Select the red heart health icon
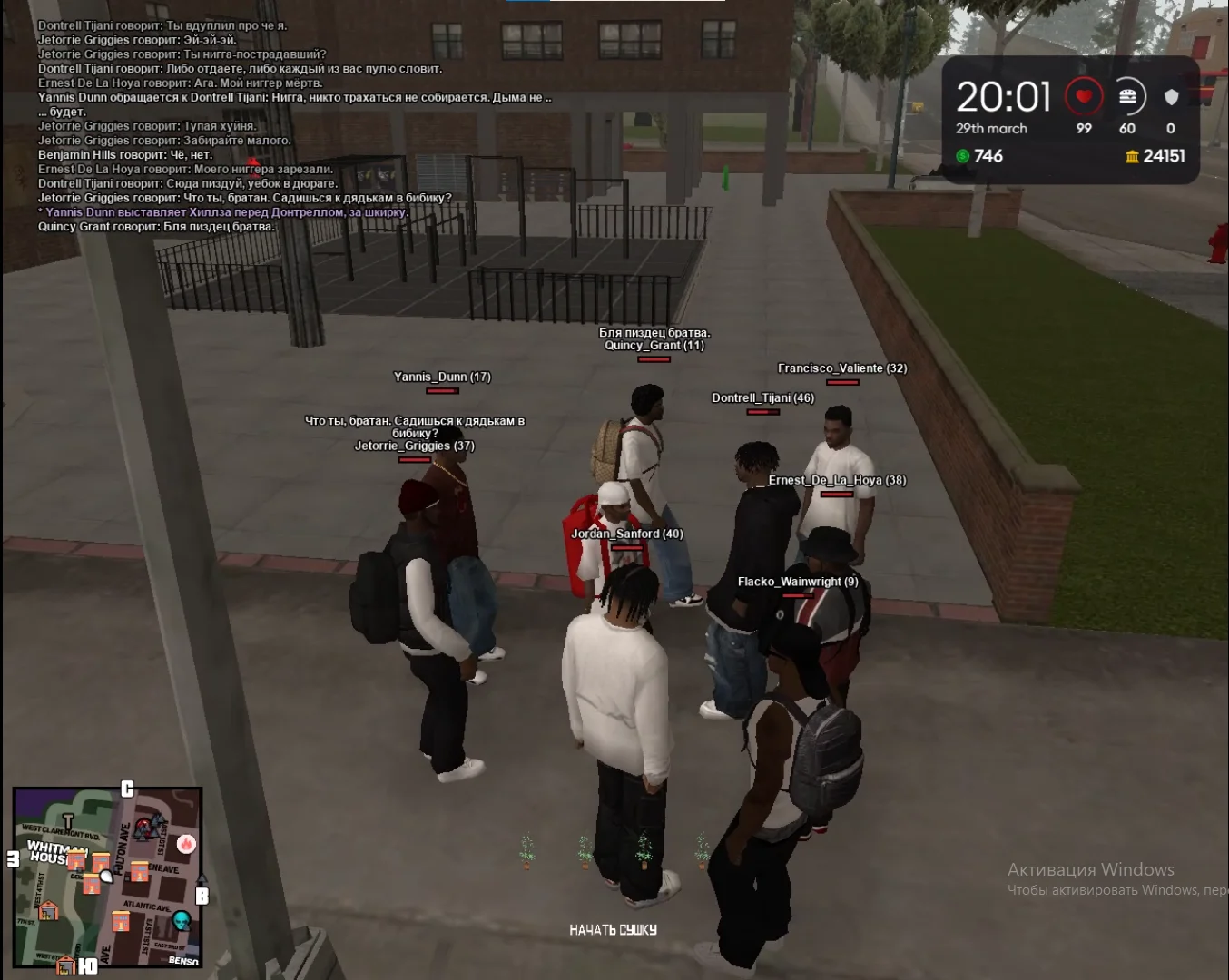 1083,96
